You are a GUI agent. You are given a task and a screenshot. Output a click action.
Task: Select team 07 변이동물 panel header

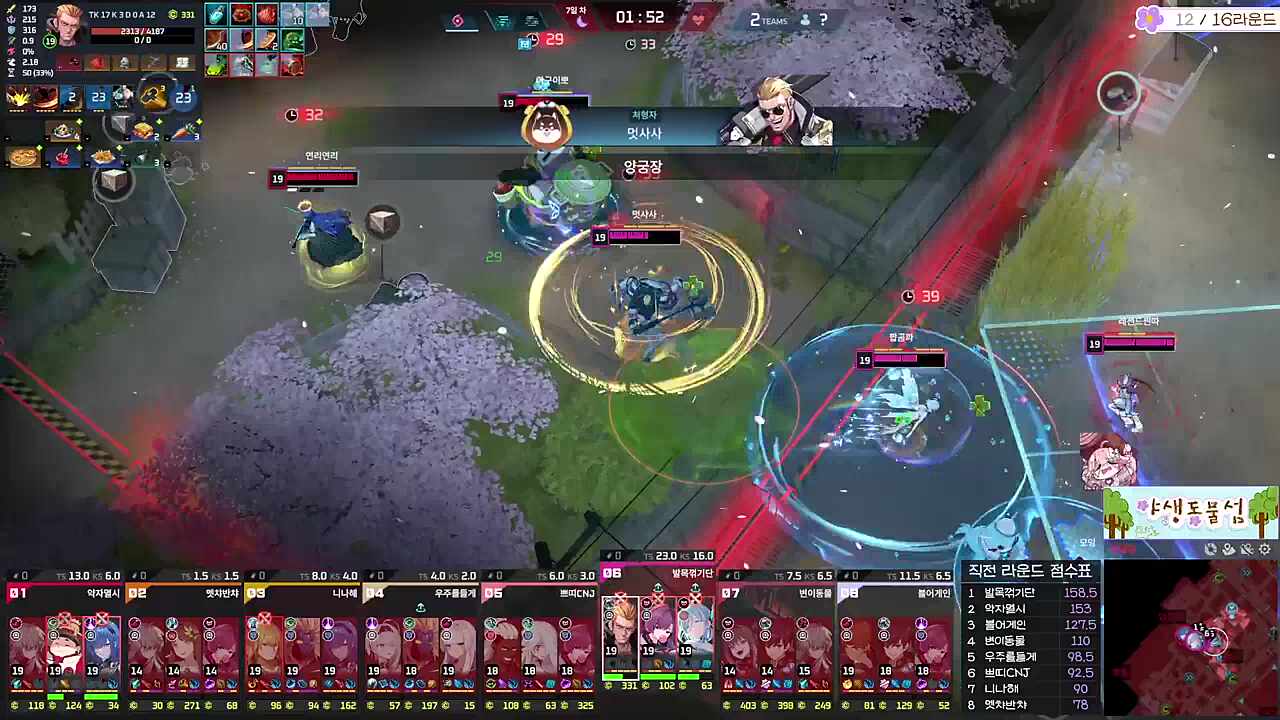pyautogui.click(x=778, y=593)
